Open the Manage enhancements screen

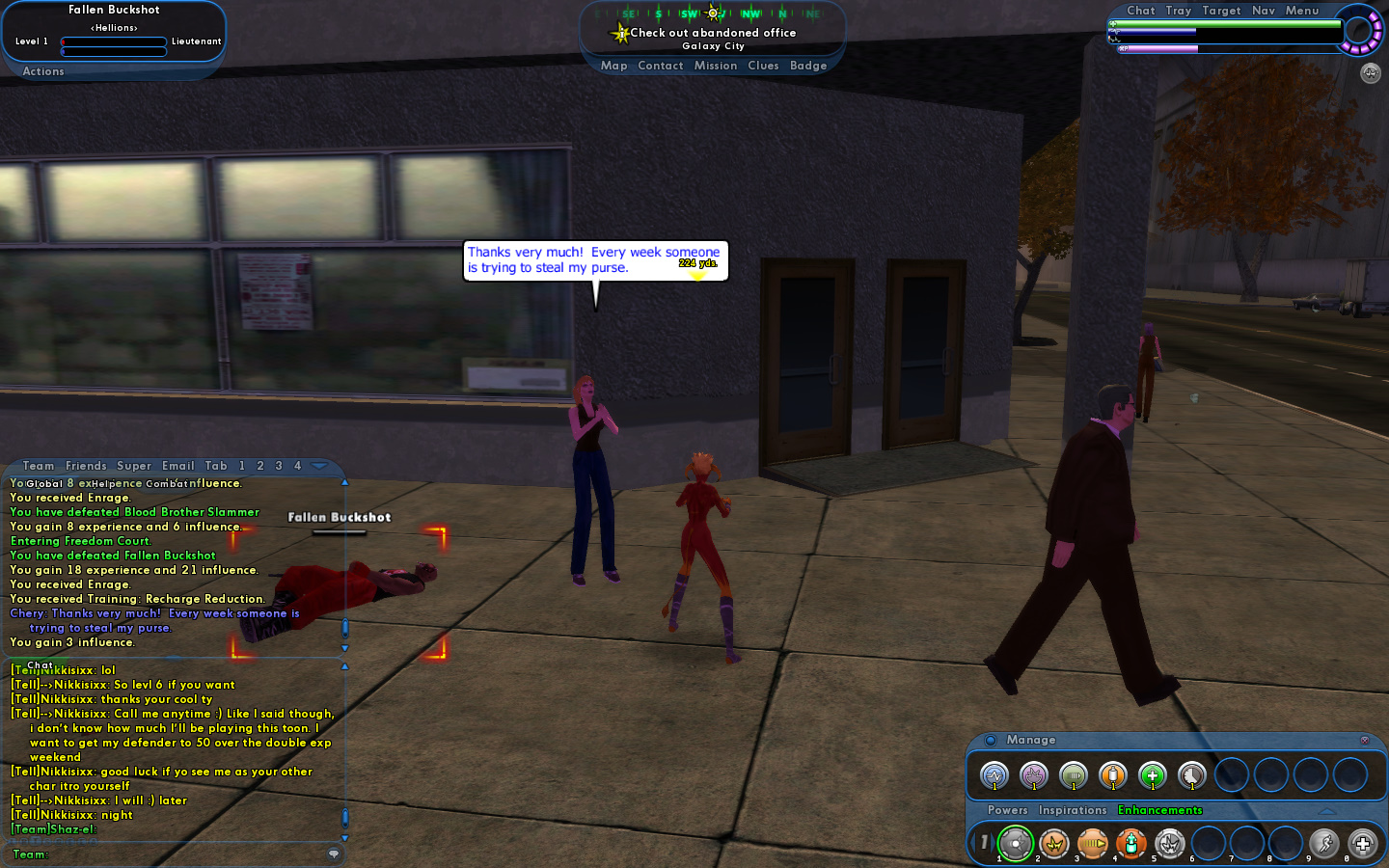click(x=1030, y=740)
